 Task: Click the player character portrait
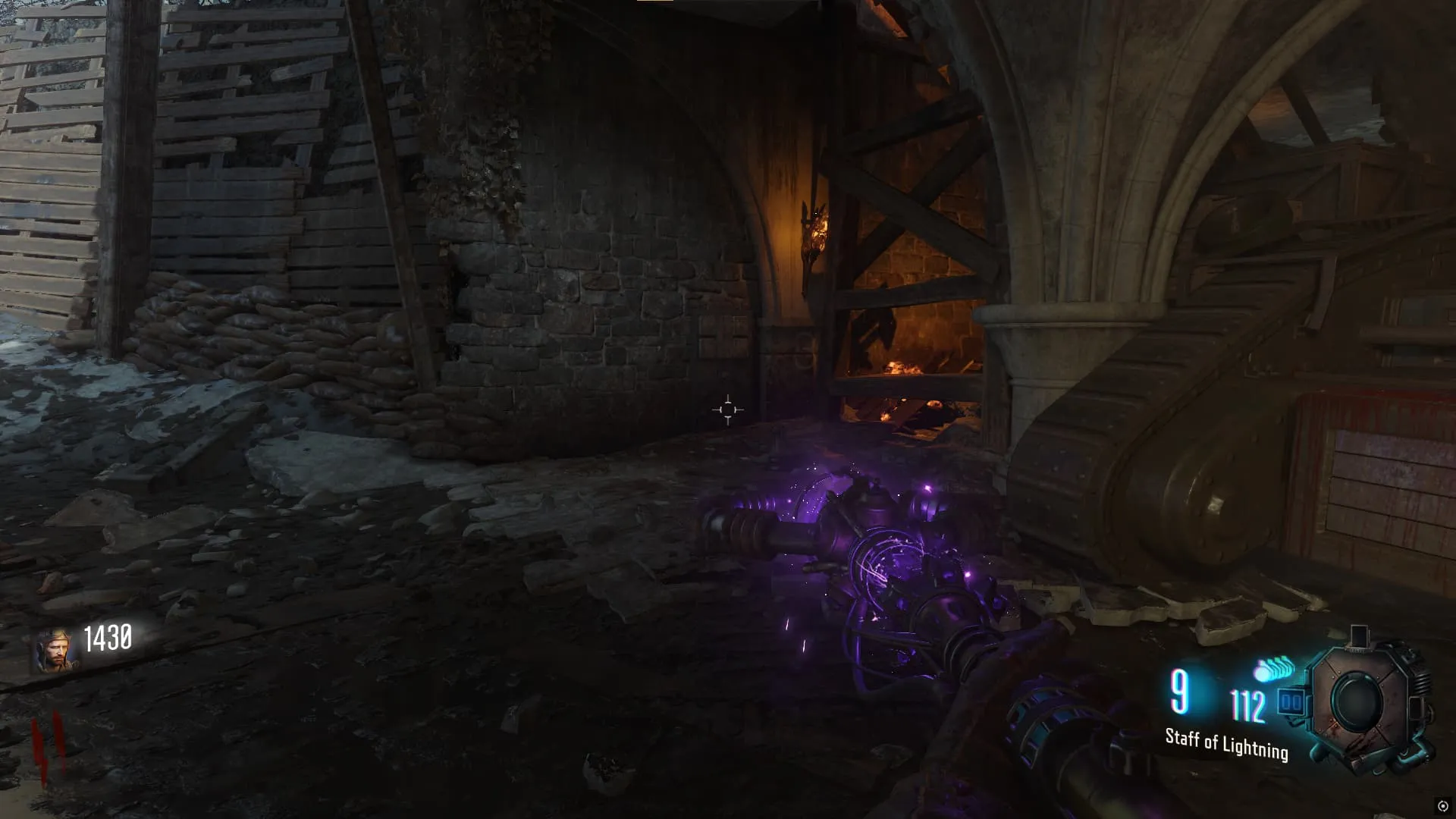53,651
